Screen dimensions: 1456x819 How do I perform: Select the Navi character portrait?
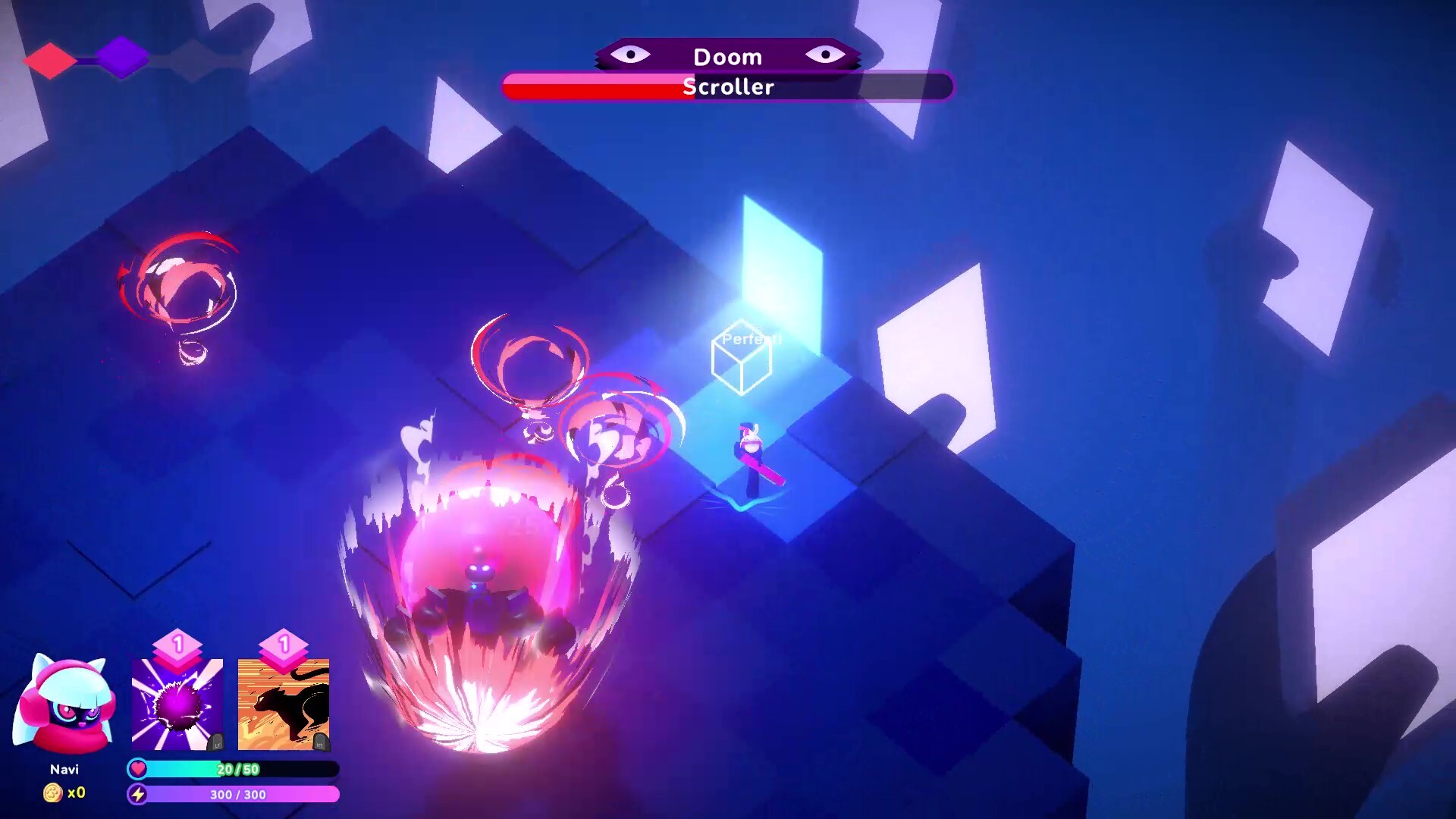(64, 705)
